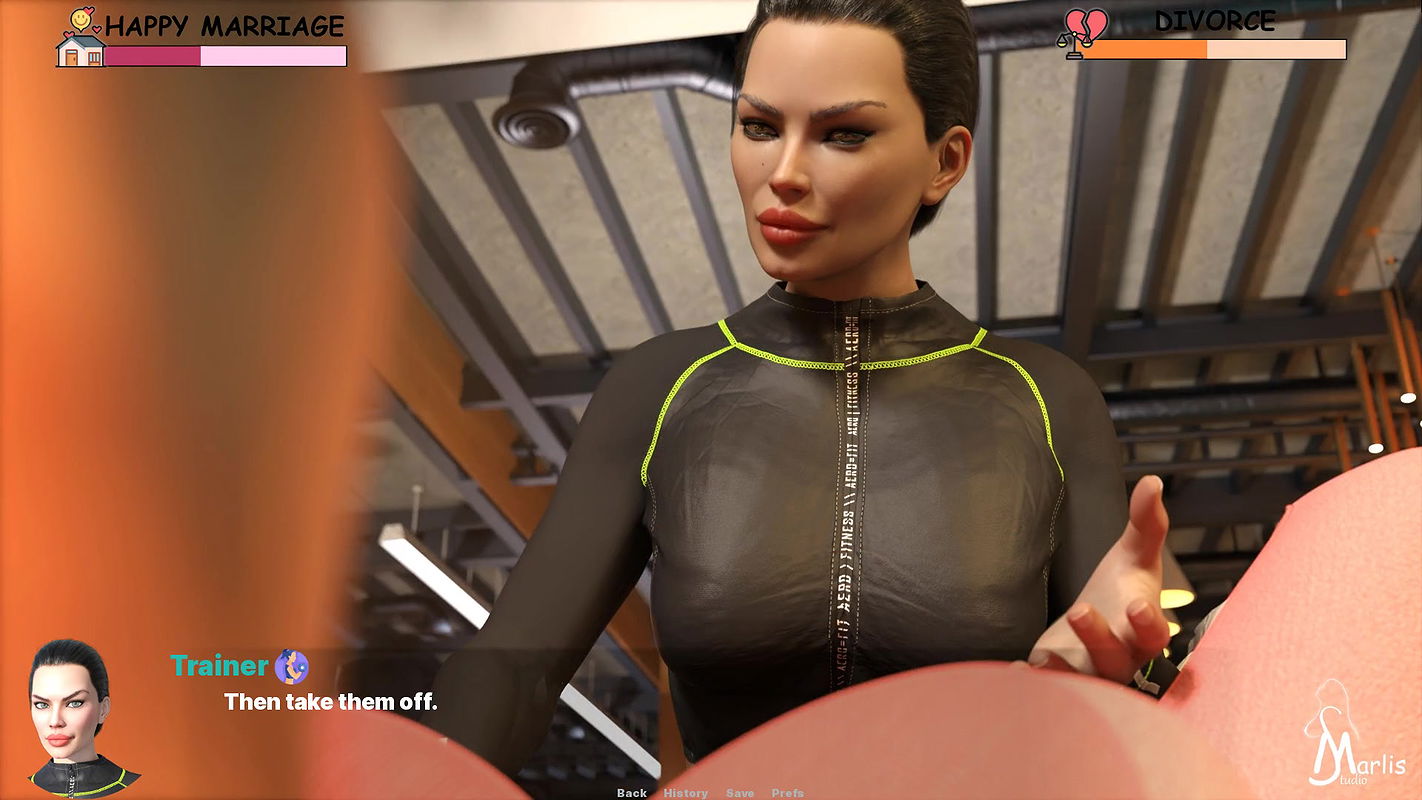Click the dialogue line 'Then take them off.'
This screenshot has width=1422, height=800.
330,702
